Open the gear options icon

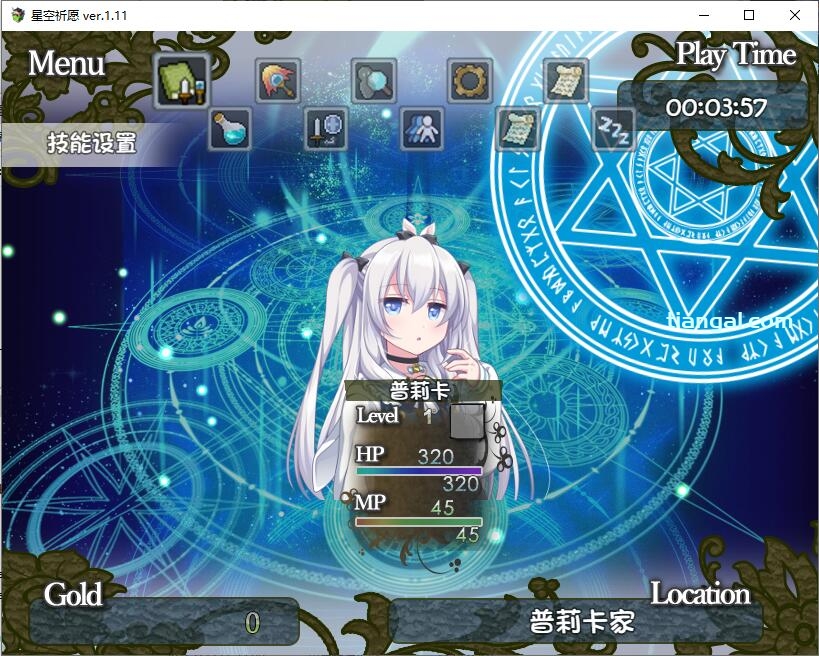click(x=469, y=81)
